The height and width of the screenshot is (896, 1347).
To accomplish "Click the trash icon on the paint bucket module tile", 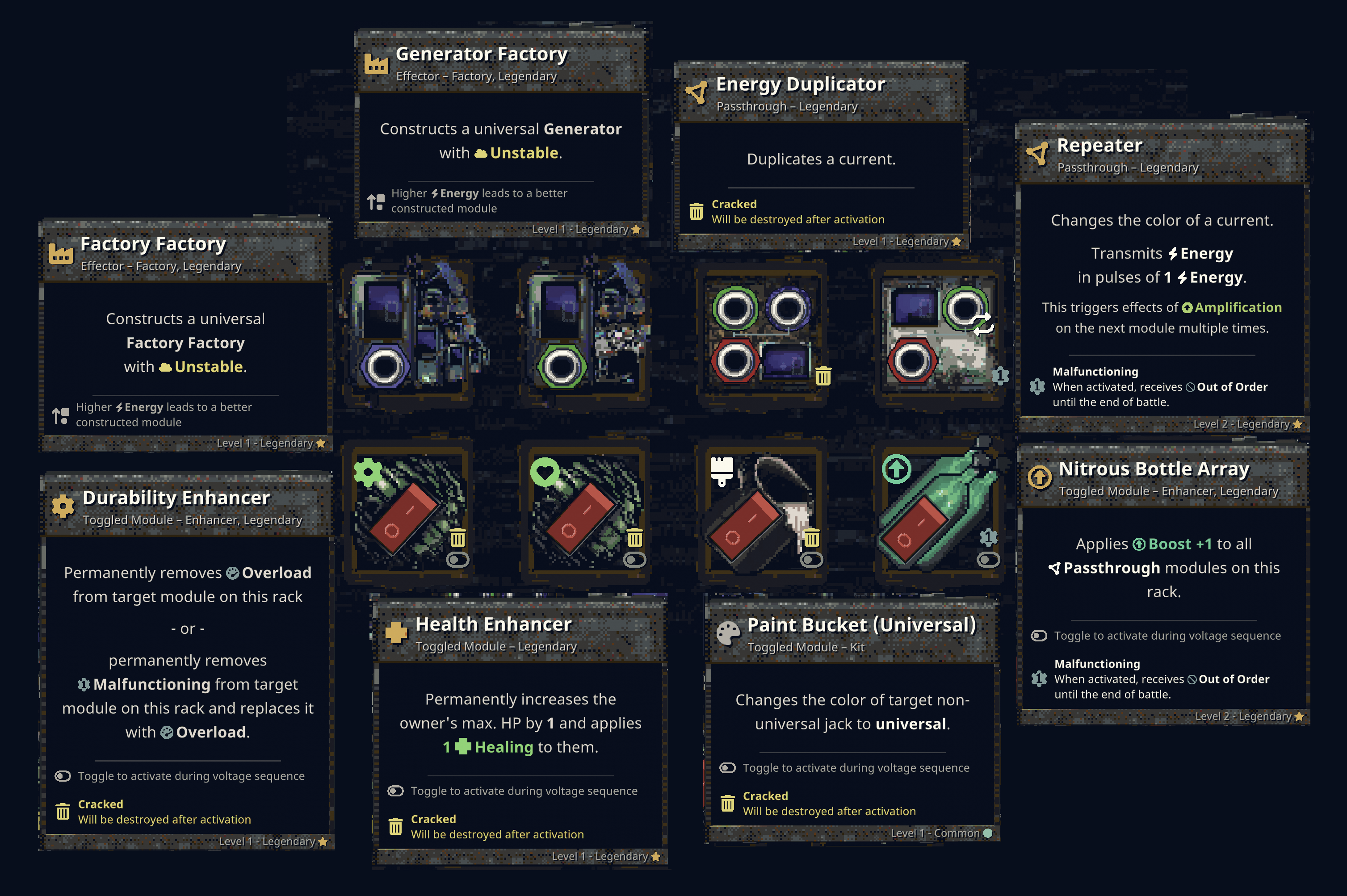I will coord(813,538).
